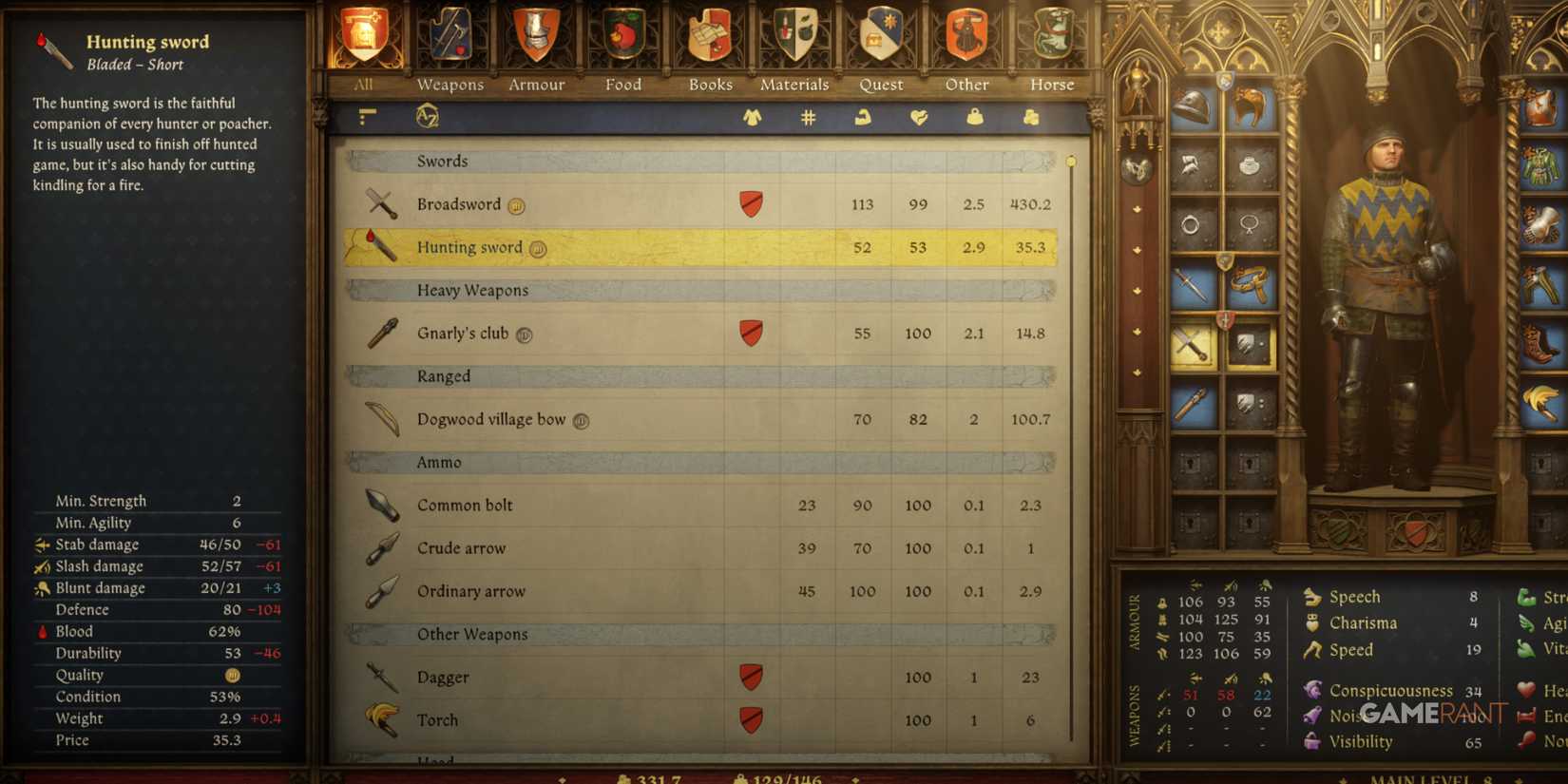This screenshot has height=784, width=1568.
Task: Sort by item type using the clothing icon
Action: point(750,118)
